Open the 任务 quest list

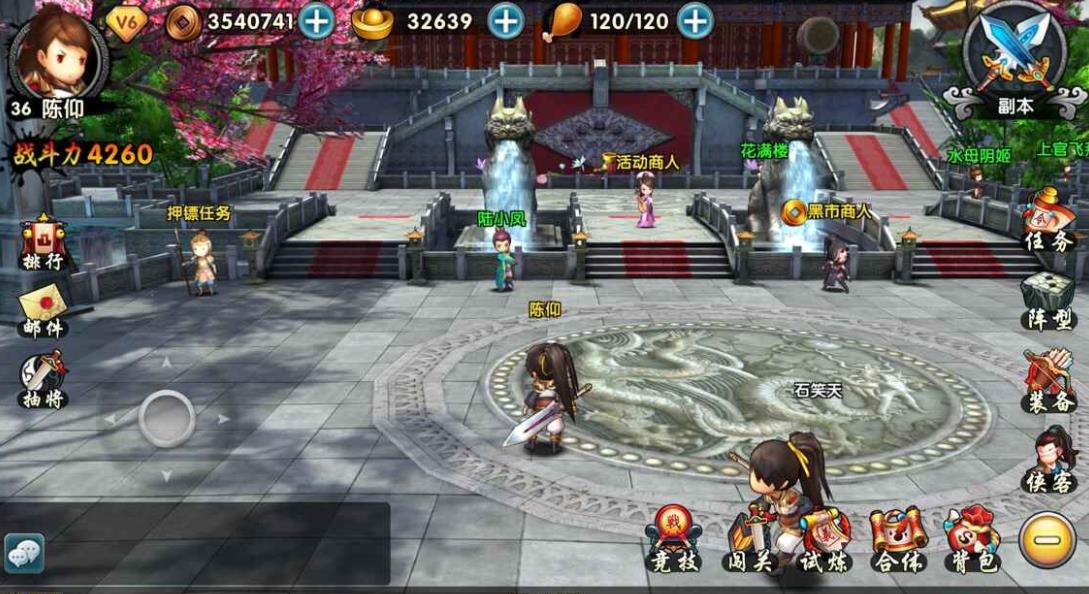coord(1047,220)
